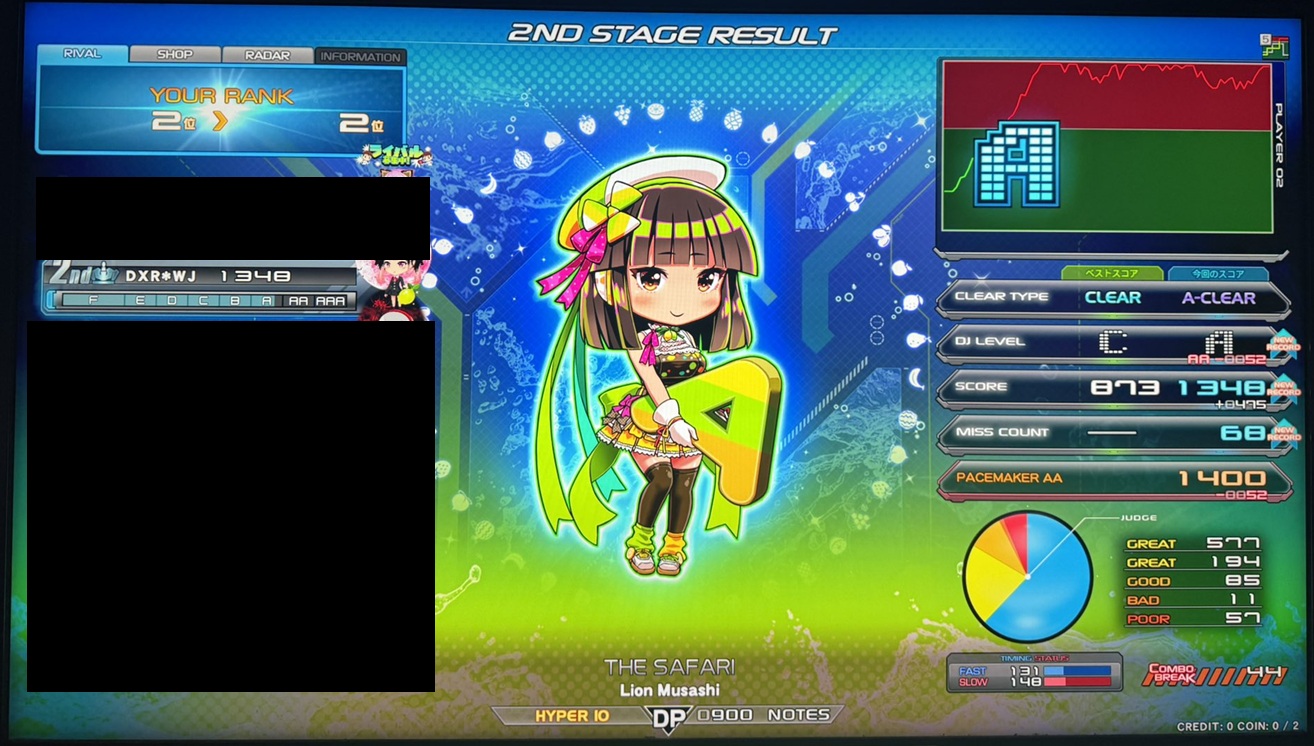Switch to the RIVAL tab
This screenshot has height=746, width=1314.
point(82,54)
